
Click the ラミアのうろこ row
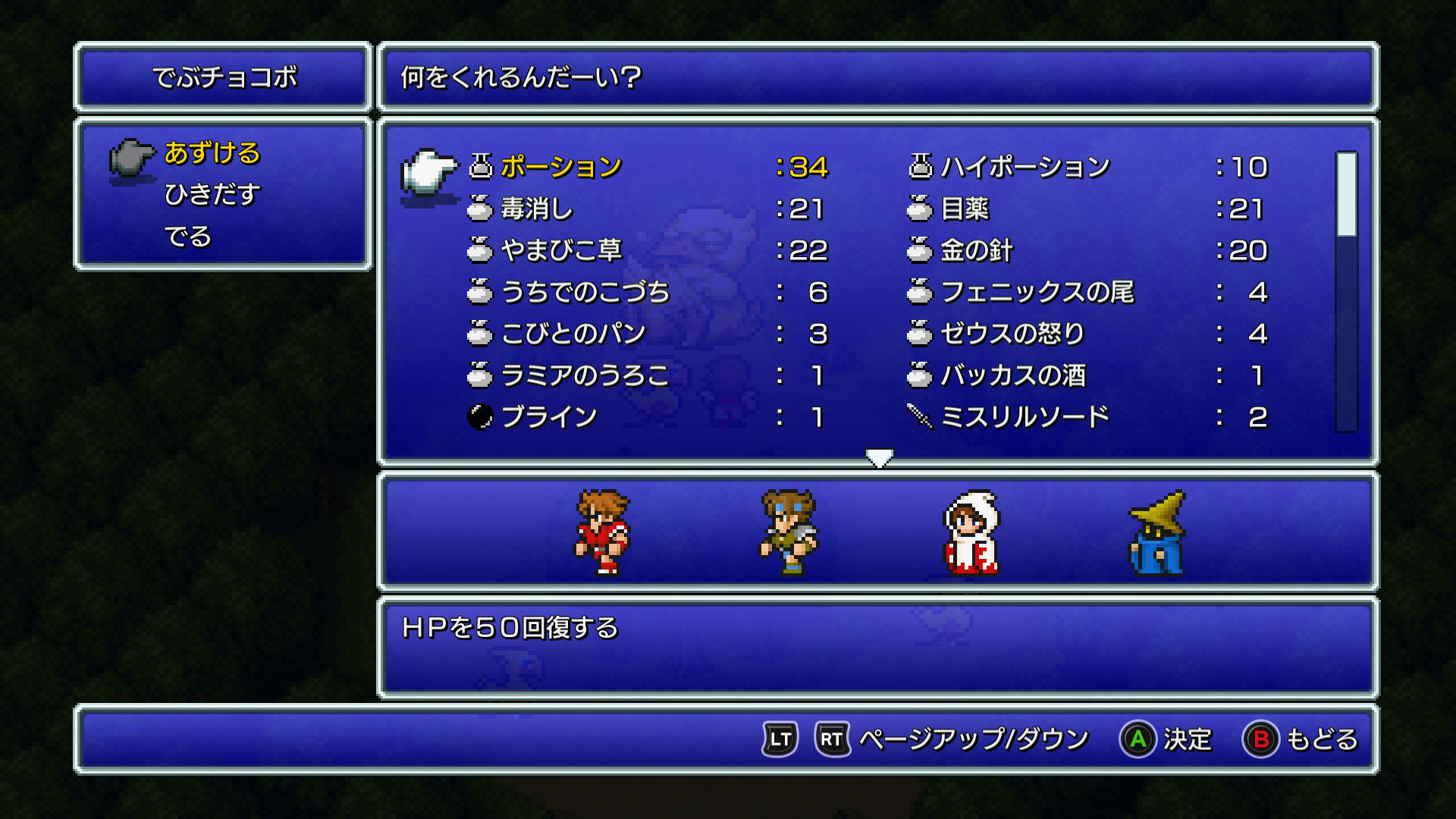(585, 375)
